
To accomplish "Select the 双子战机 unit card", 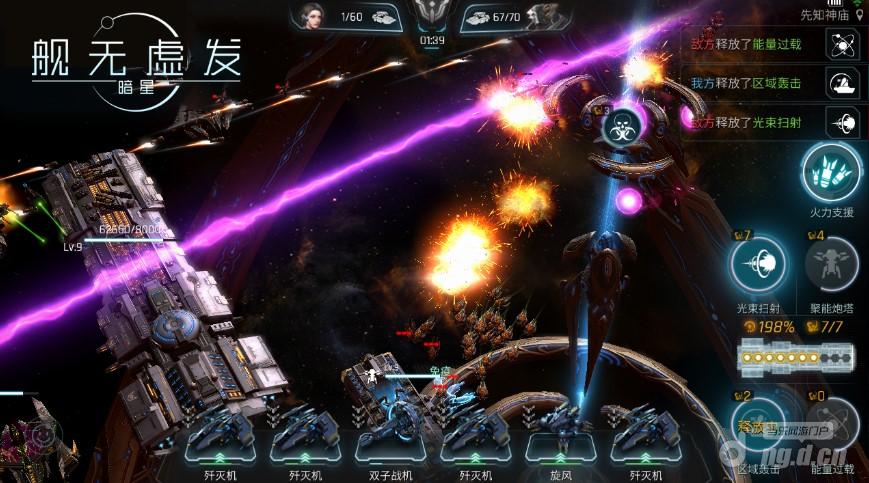I will 388,438.
